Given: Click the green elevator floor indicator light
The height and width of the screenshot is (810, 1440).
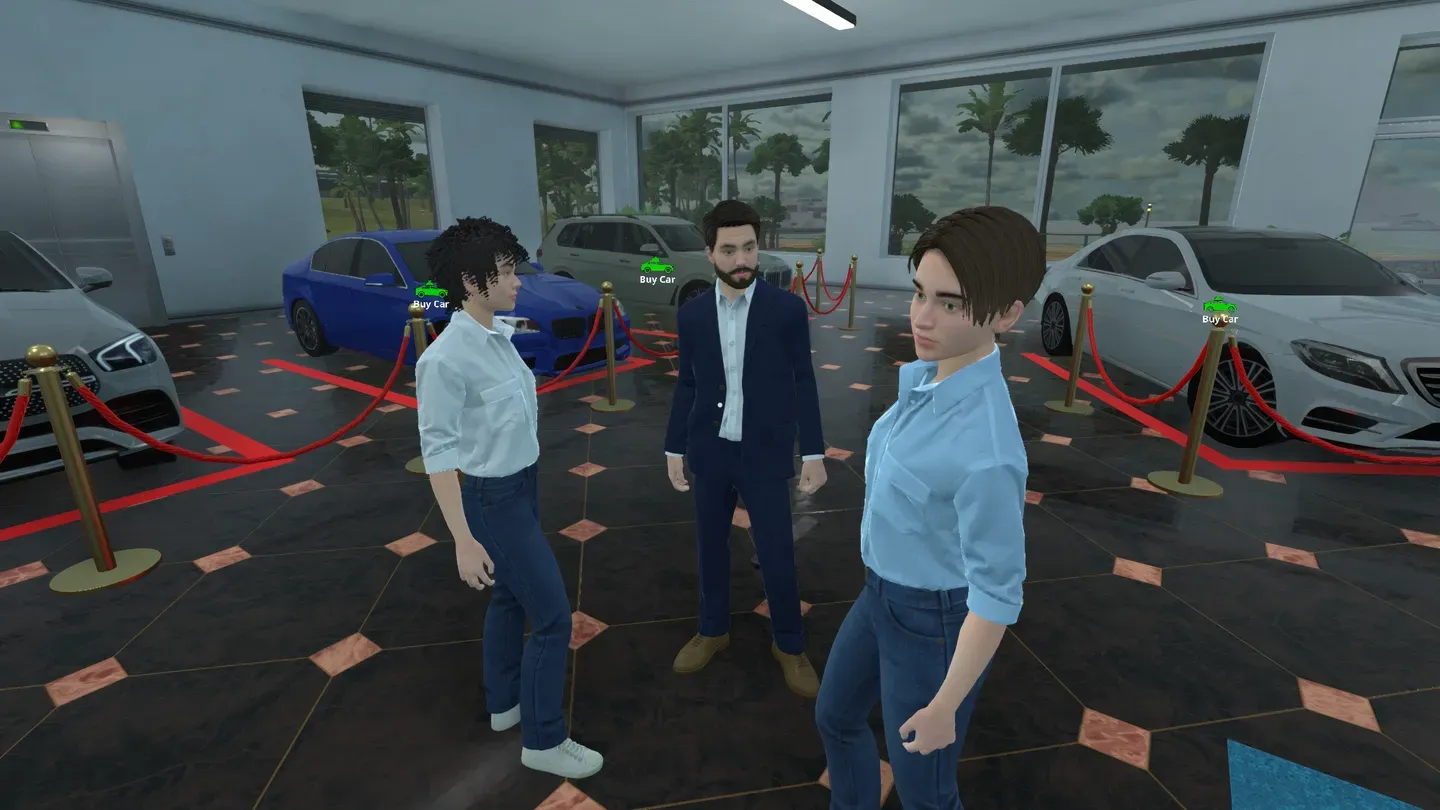Looking at the screenshot, I should (x=19, y=122).
